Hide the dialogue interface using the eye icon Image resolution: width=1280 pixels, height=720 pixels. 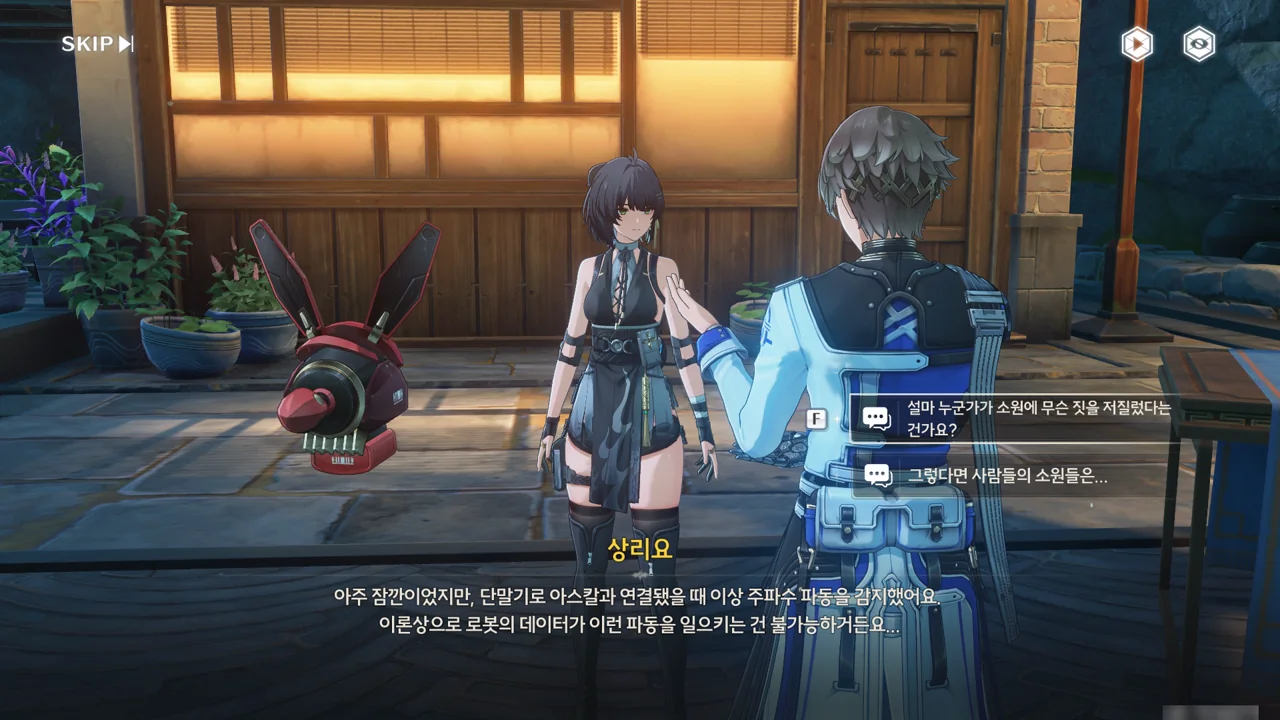[1198, 44]
